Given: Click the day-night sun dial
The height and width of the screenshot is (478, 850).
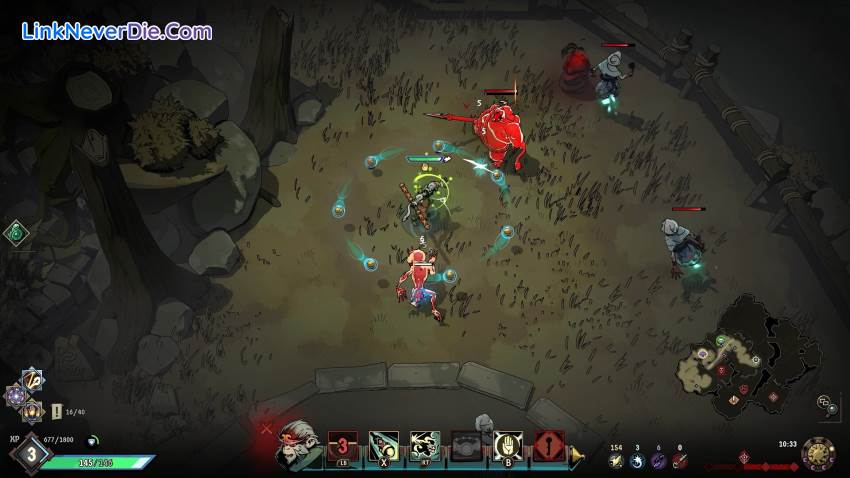Looking at the screenshot, I should pos(818,453).
